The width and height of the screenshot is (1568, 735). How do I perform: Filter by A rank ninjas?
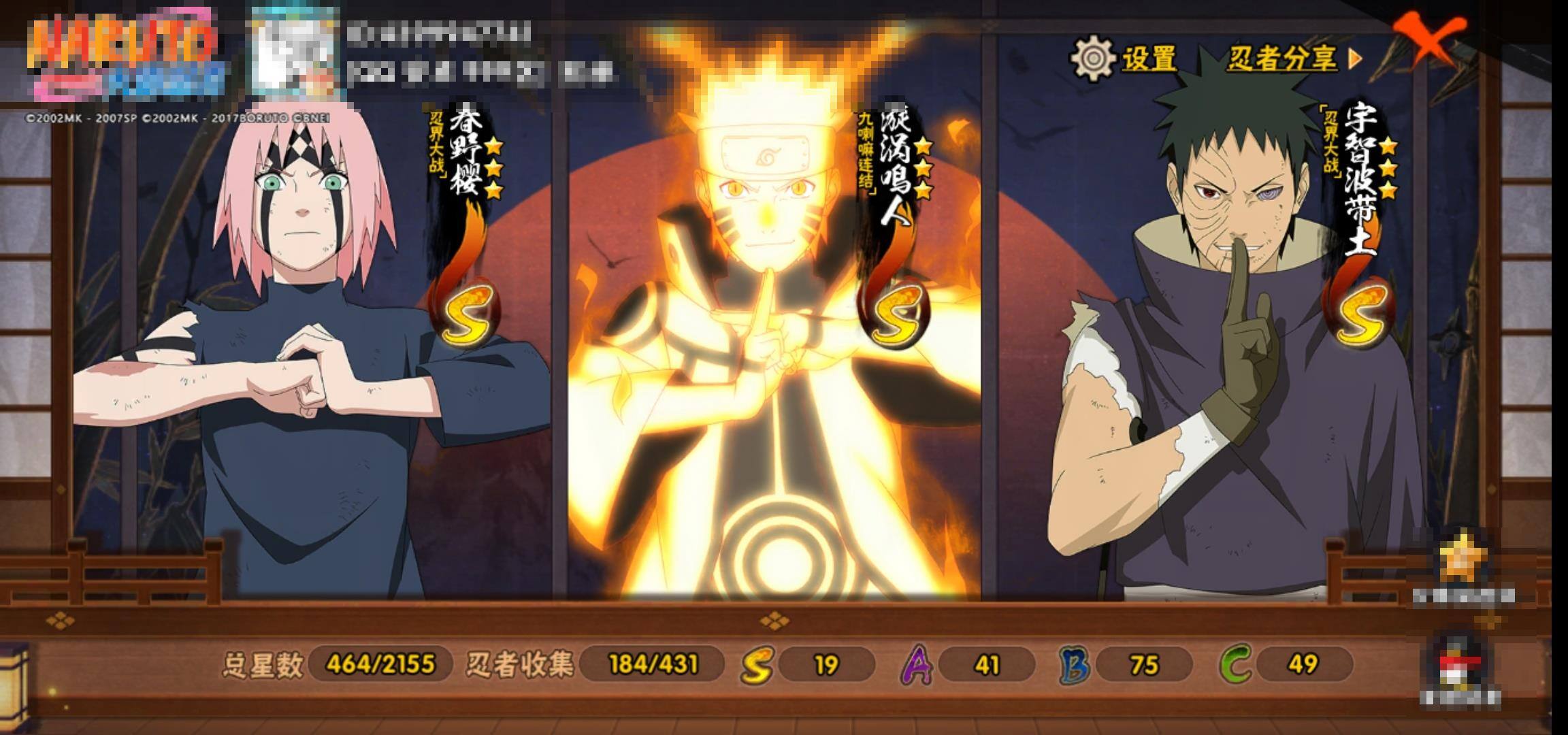[x=917, y=664]
